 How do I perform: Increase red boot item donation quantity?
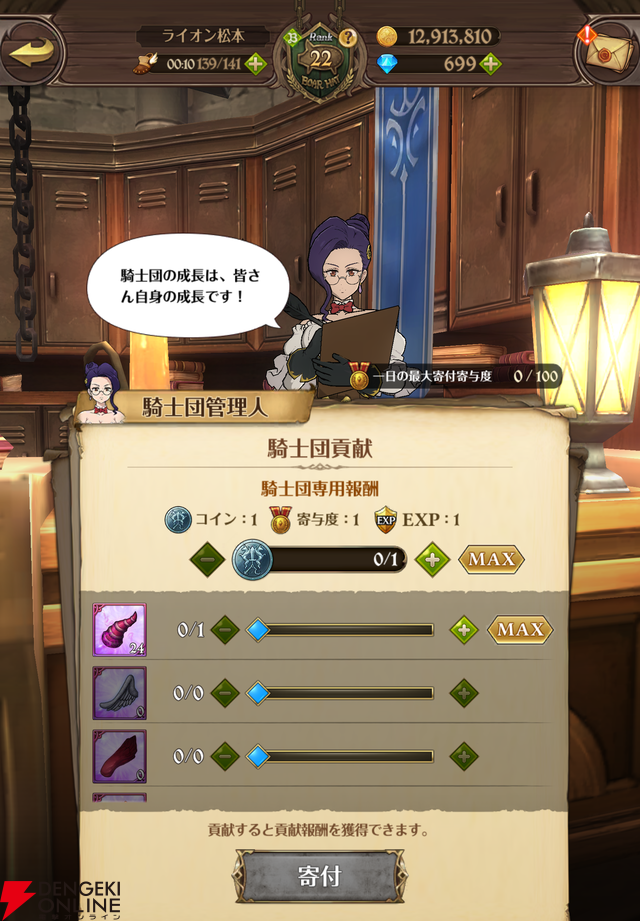(463, 756)
